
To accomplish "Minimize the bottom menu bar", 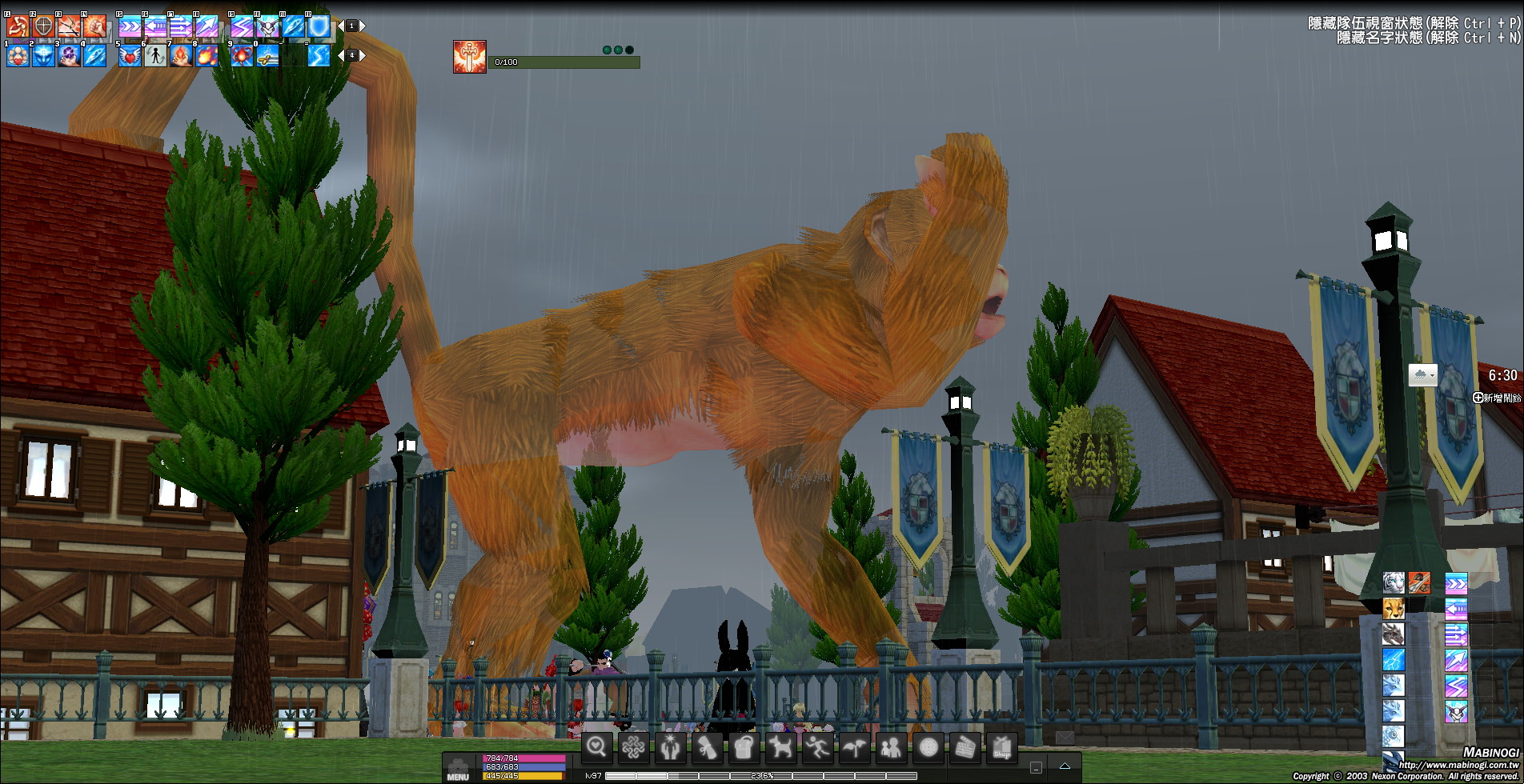I will (1036, 767).
